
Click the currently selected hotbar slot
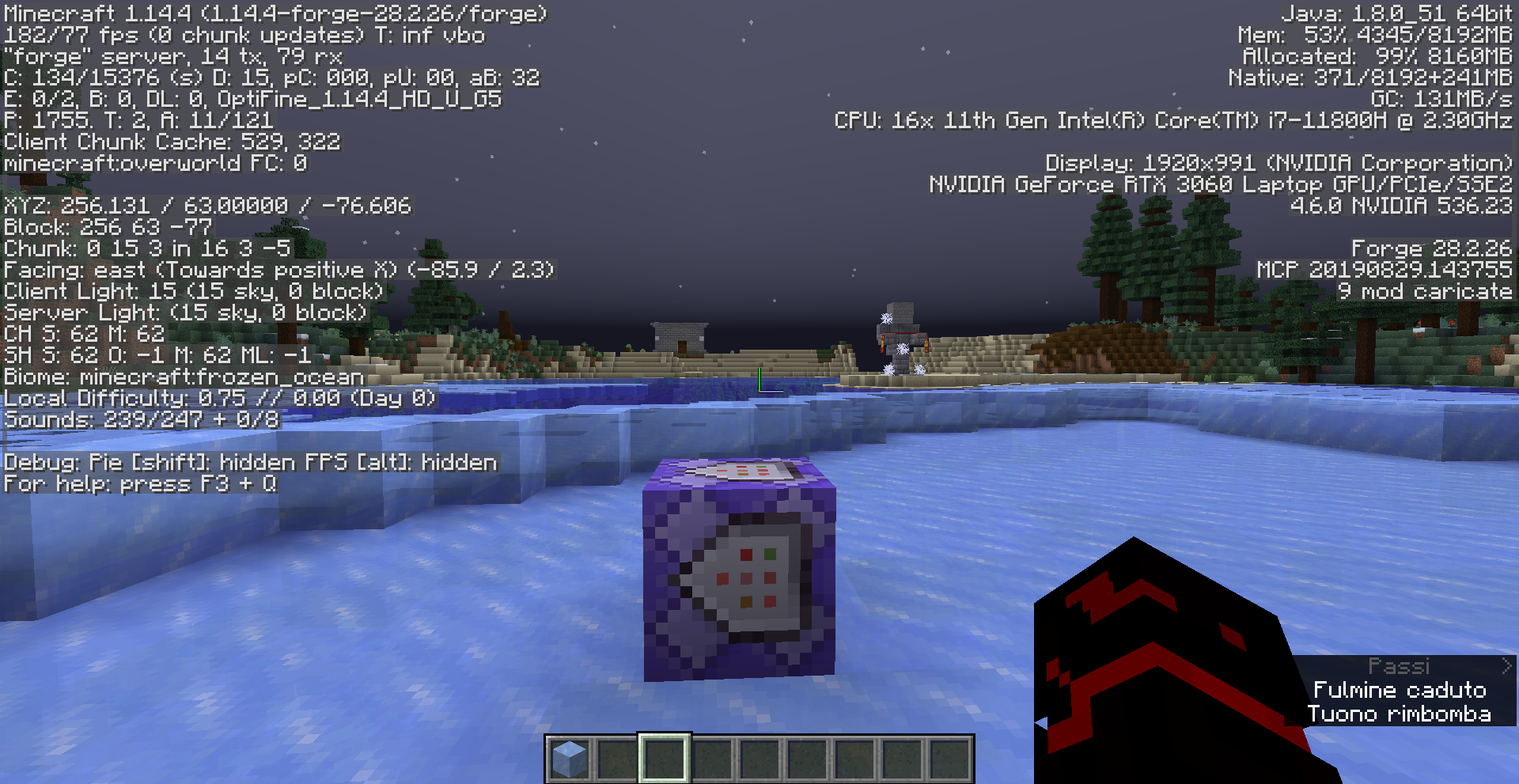point(665,758)
